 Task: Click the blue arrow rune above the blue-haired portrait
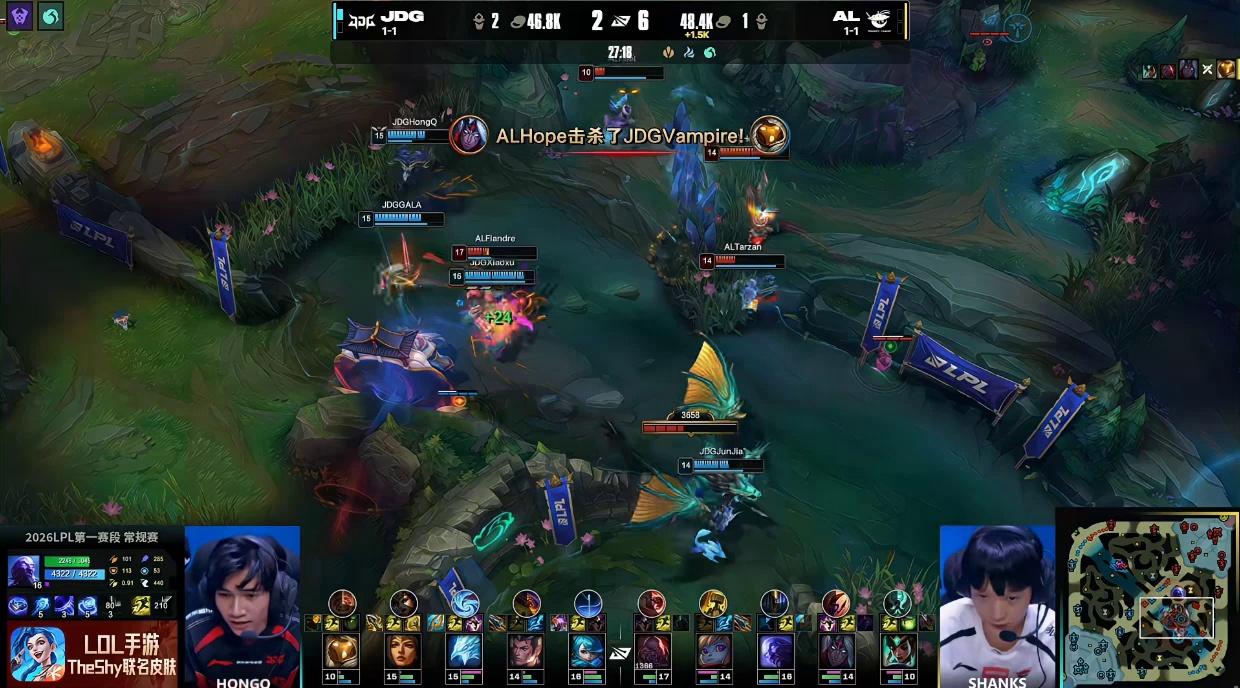[588, 603]
